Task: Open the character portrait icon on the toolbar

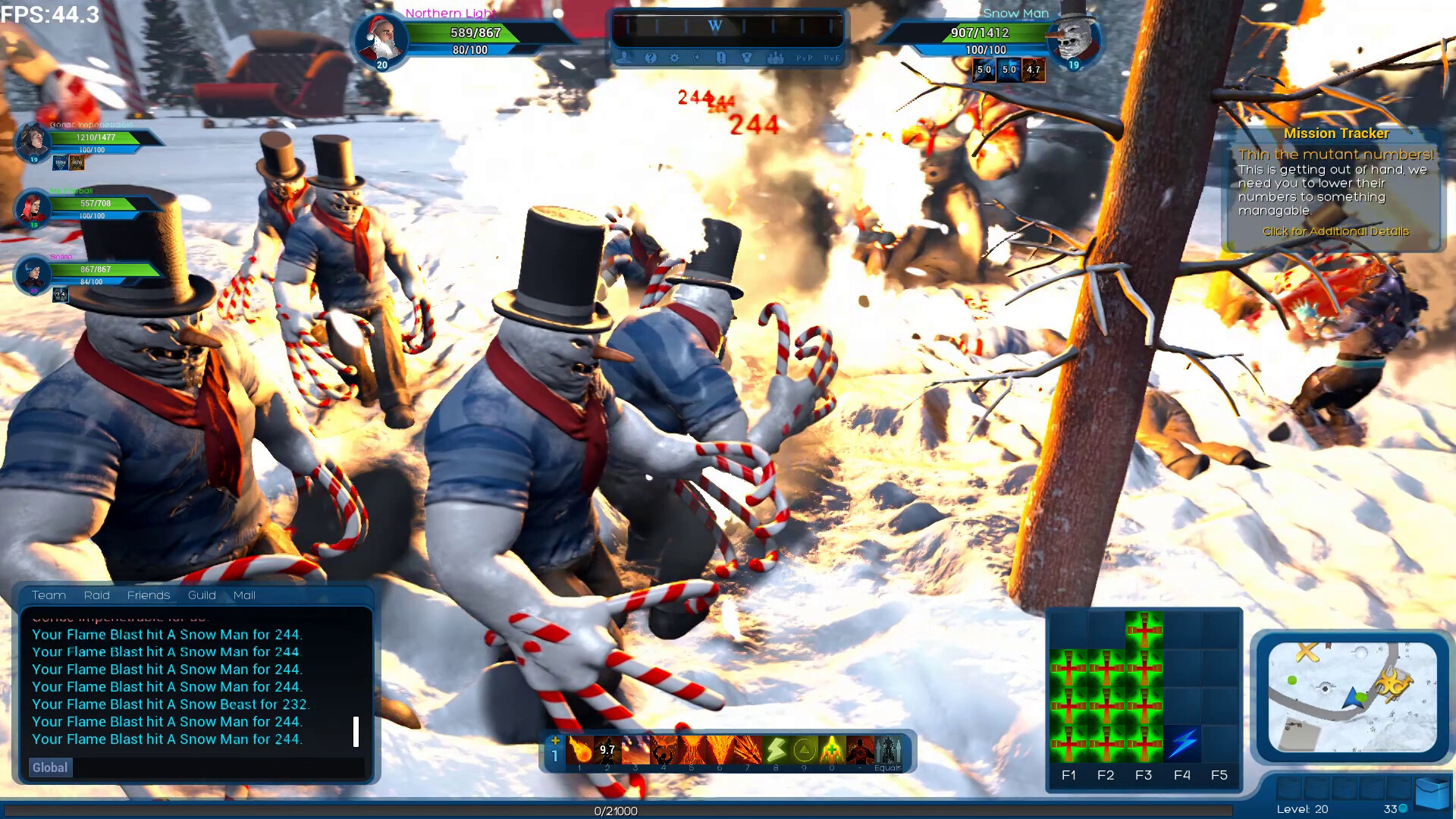Action: (626, 58)
